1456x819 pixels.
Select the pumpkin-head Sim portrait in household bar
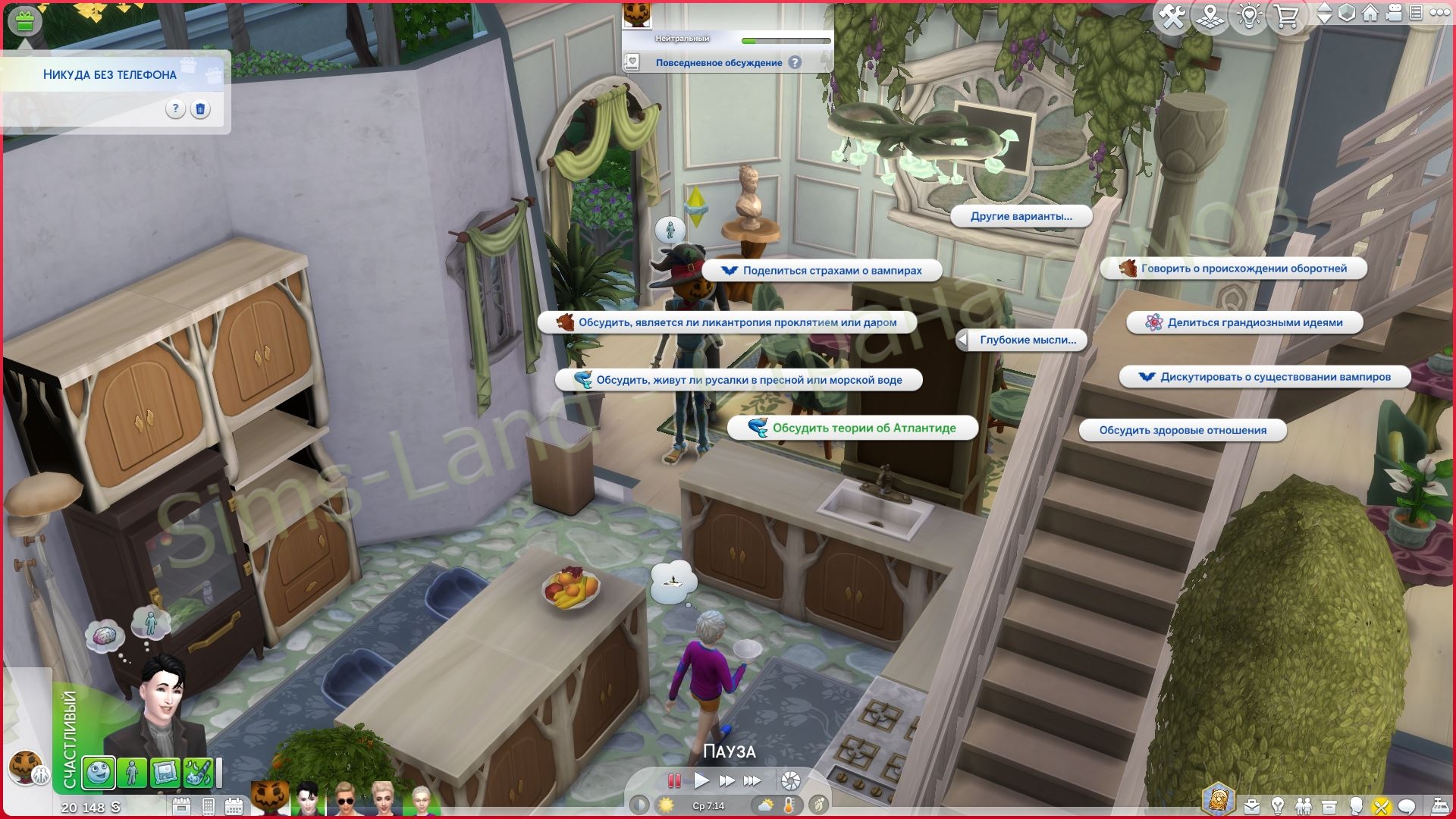coord(271,798)
